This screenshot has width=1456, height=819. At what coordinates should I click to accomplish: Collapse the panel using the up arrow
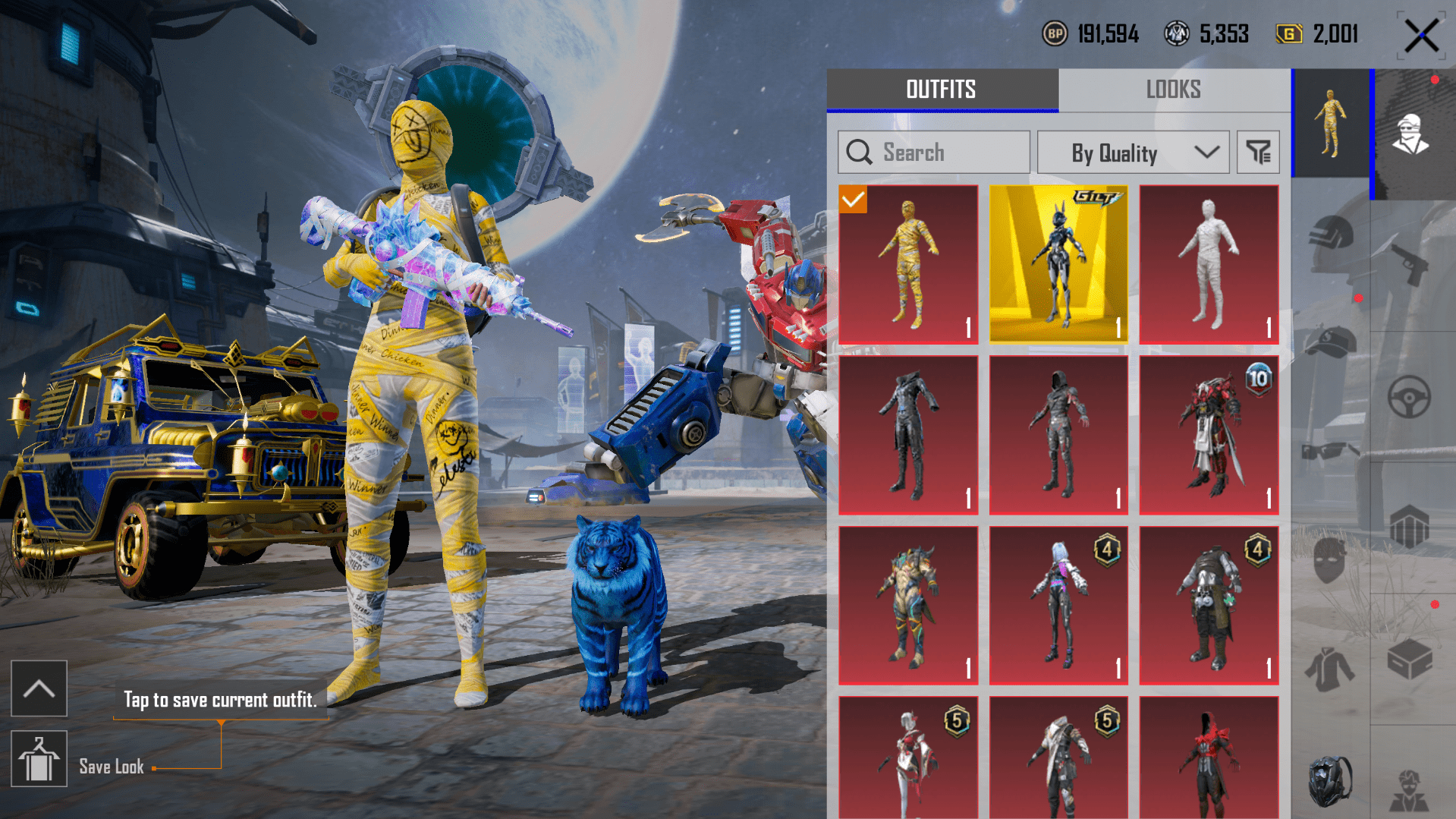[39, 688]
